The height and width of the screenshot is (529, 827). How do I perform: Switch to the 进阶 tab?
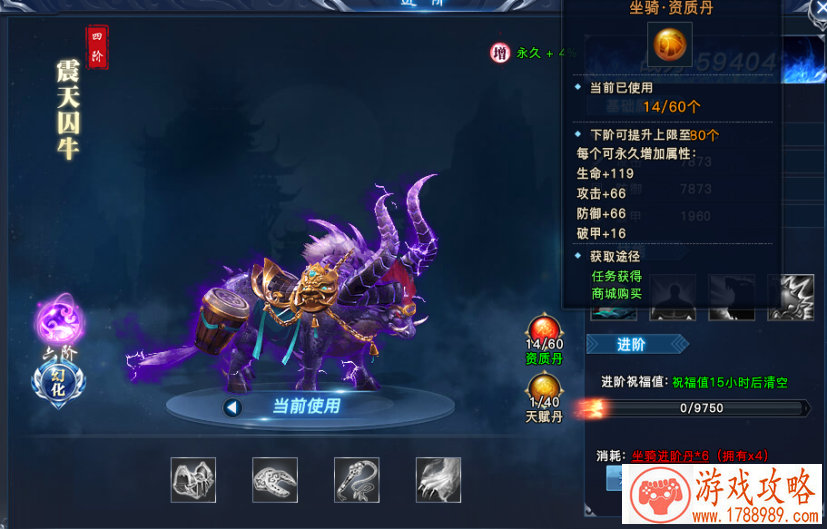pos(636,345)
